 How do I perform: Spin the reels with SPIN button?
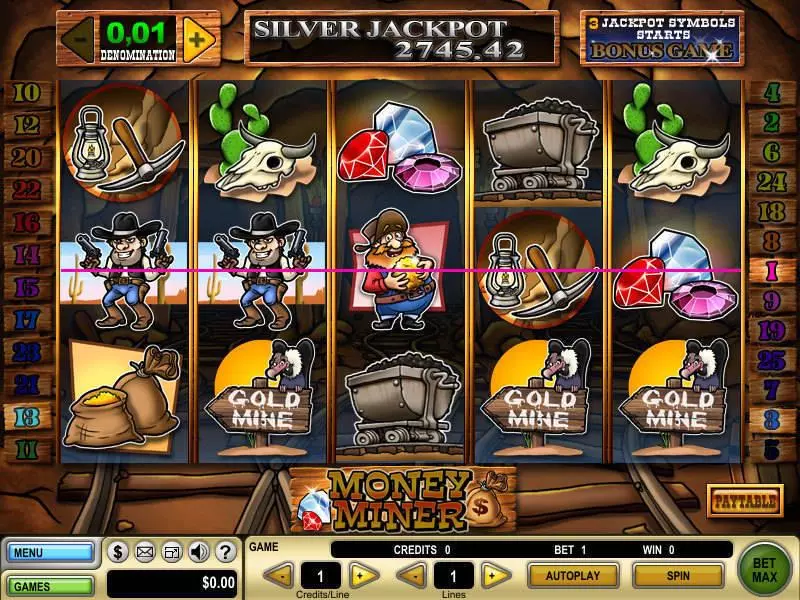click(678, 576)
